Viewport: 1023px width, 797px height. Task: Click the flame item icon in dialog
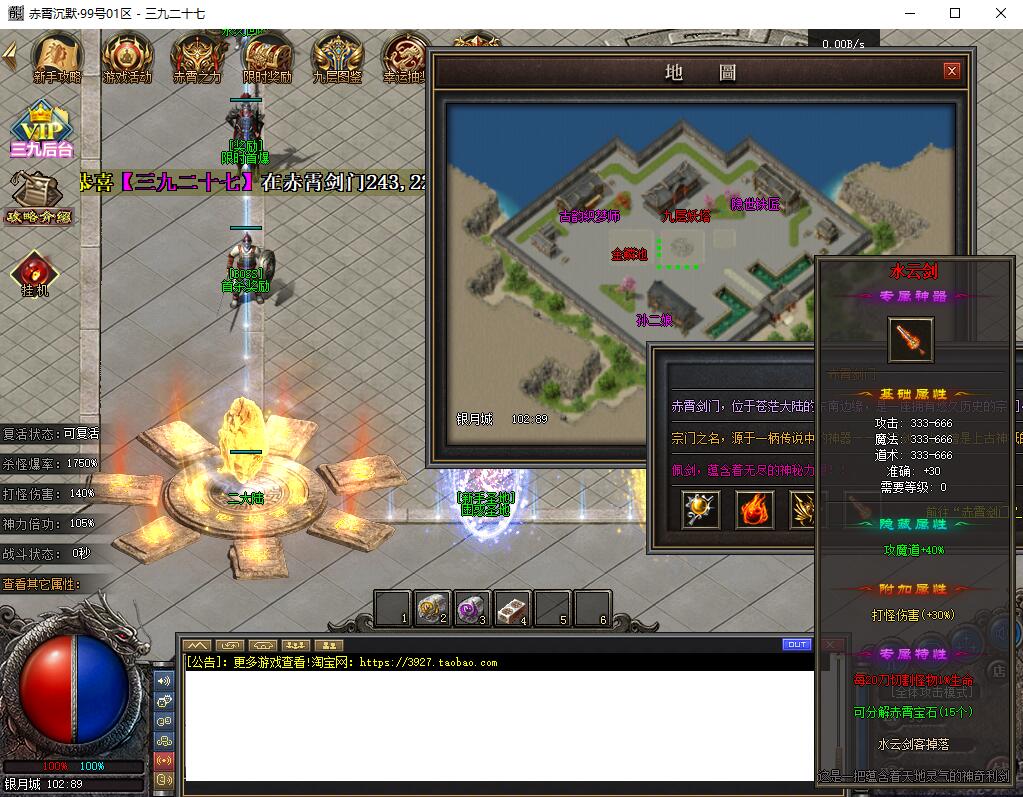click(755, 509)
